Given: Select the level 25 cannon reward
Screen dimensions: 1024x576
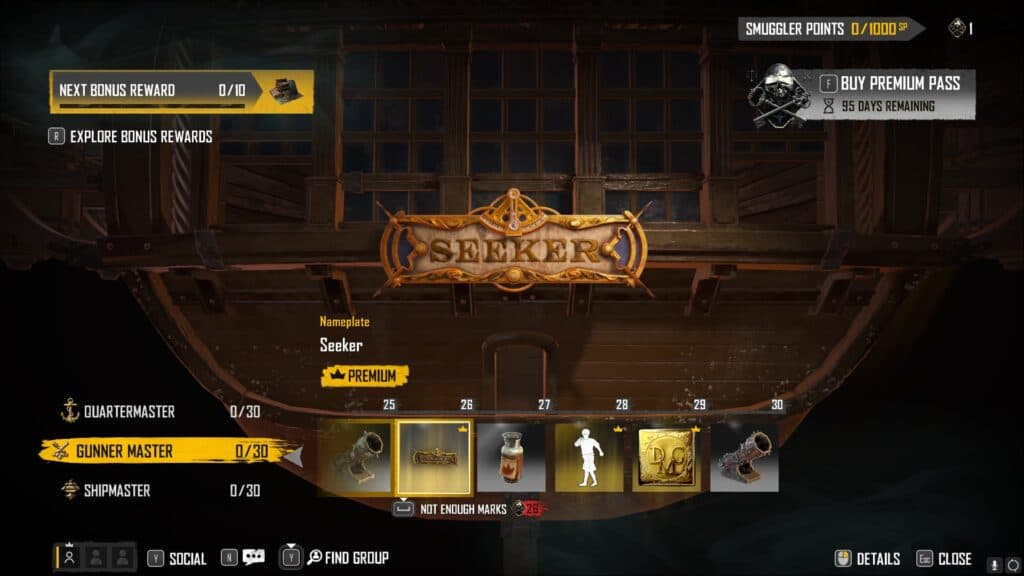Looking at the screenshot, I should (x=355, y=457).
